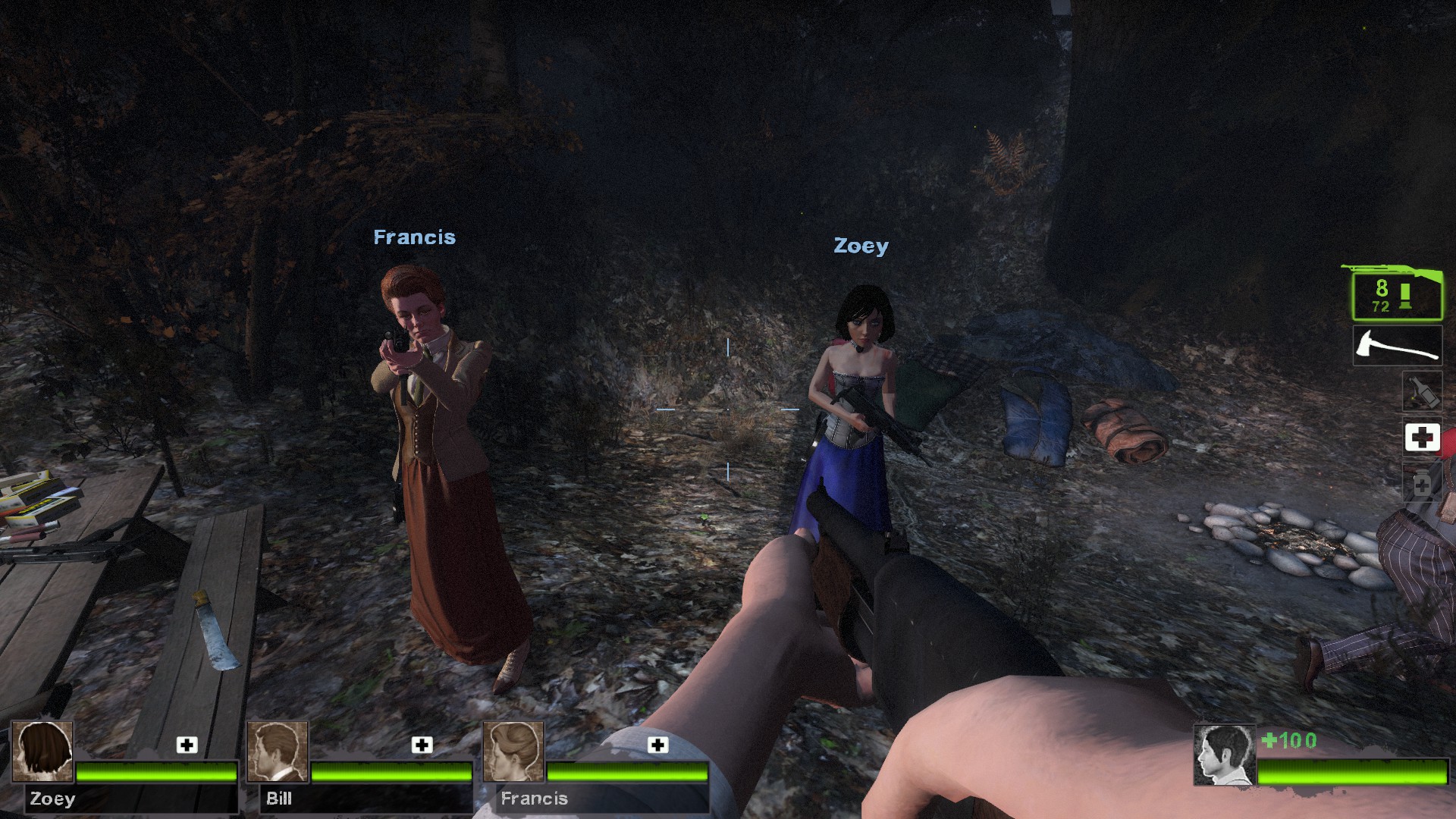Viewport: 1456px width, 819px height.
Task: Click Bill's teammate portrait
Action: 278,752
